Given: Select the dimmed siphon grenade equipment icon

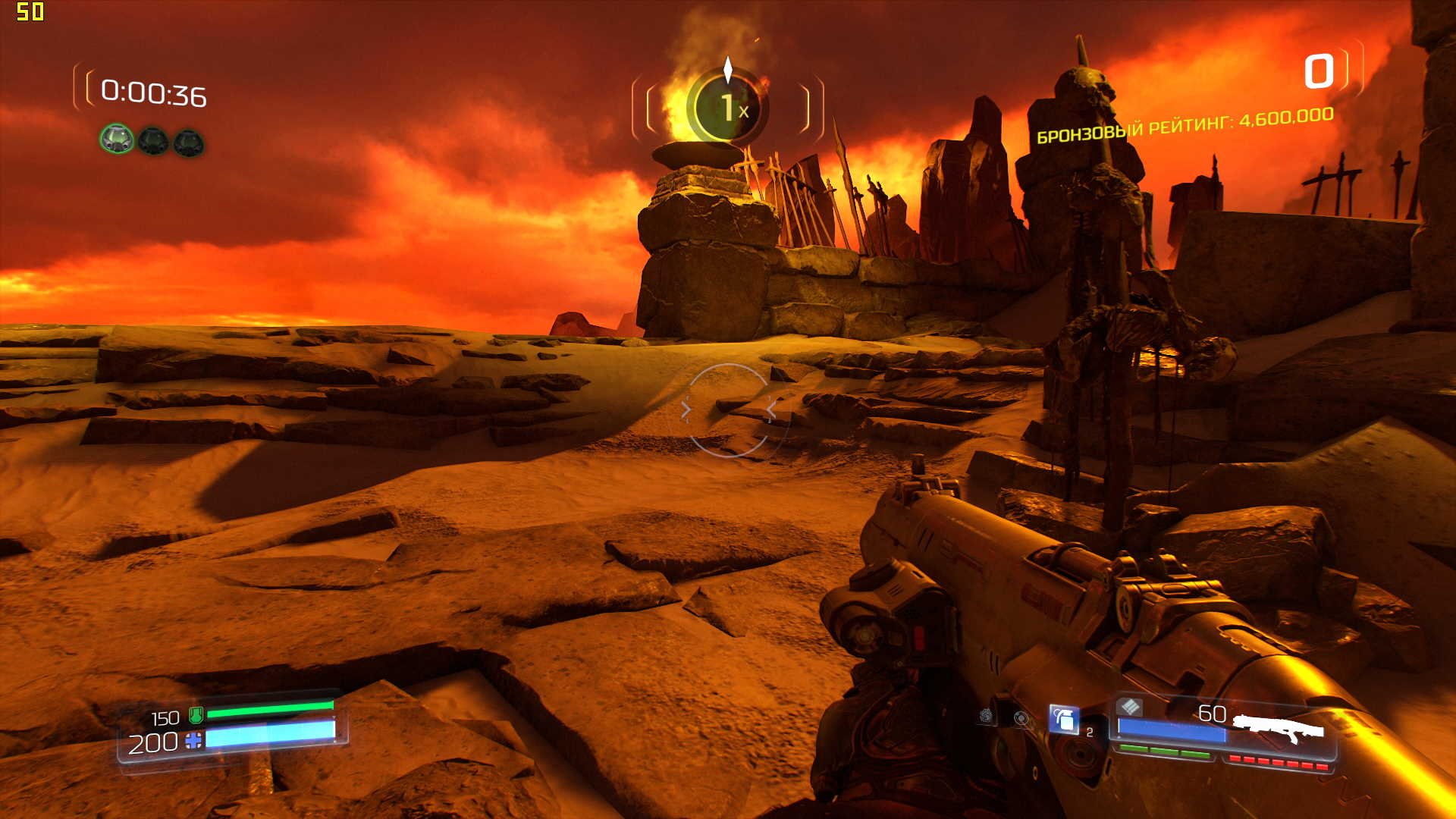Looking at the screenshot, I should pos(986,716).
